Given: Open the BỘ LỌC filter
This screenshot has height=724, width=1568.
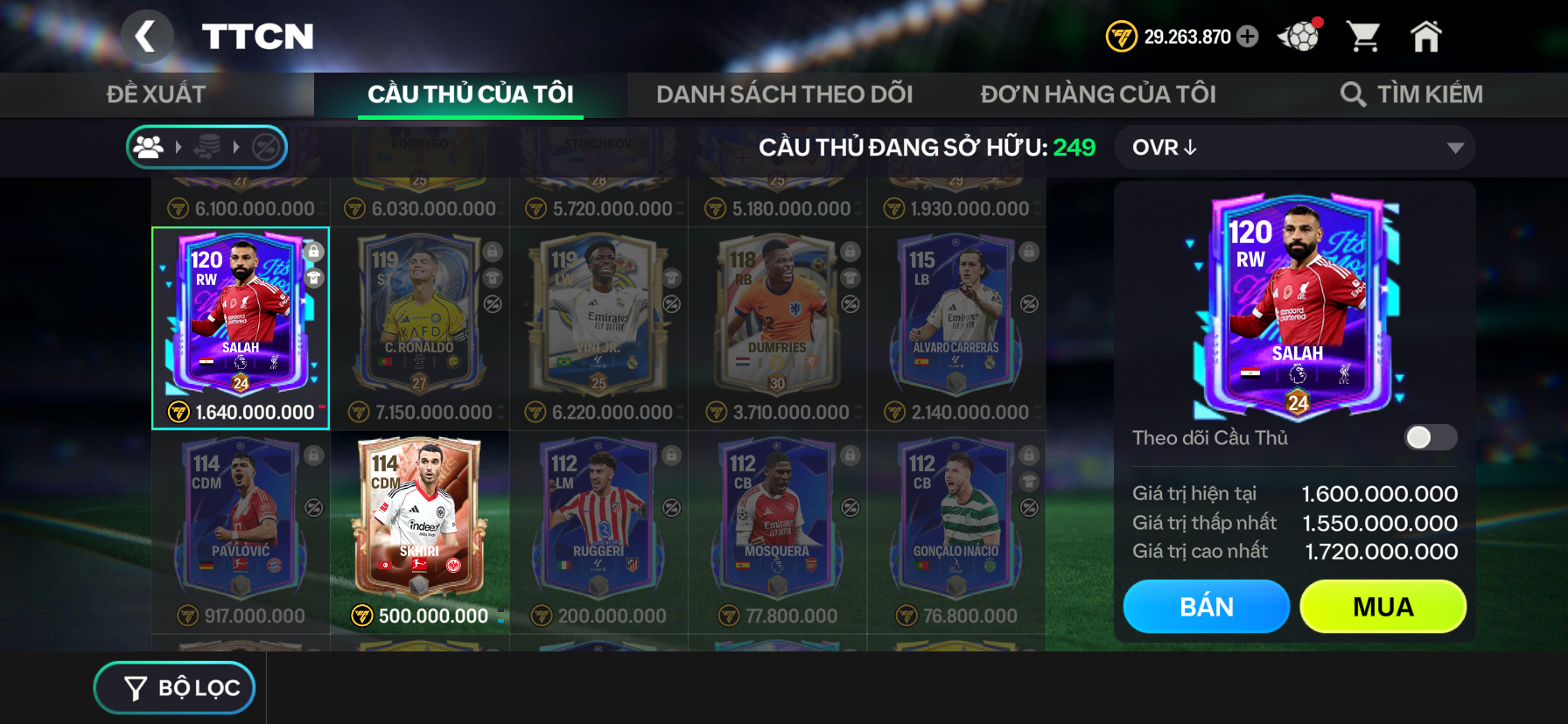Looking at the screenshot, I should (175, 688).
